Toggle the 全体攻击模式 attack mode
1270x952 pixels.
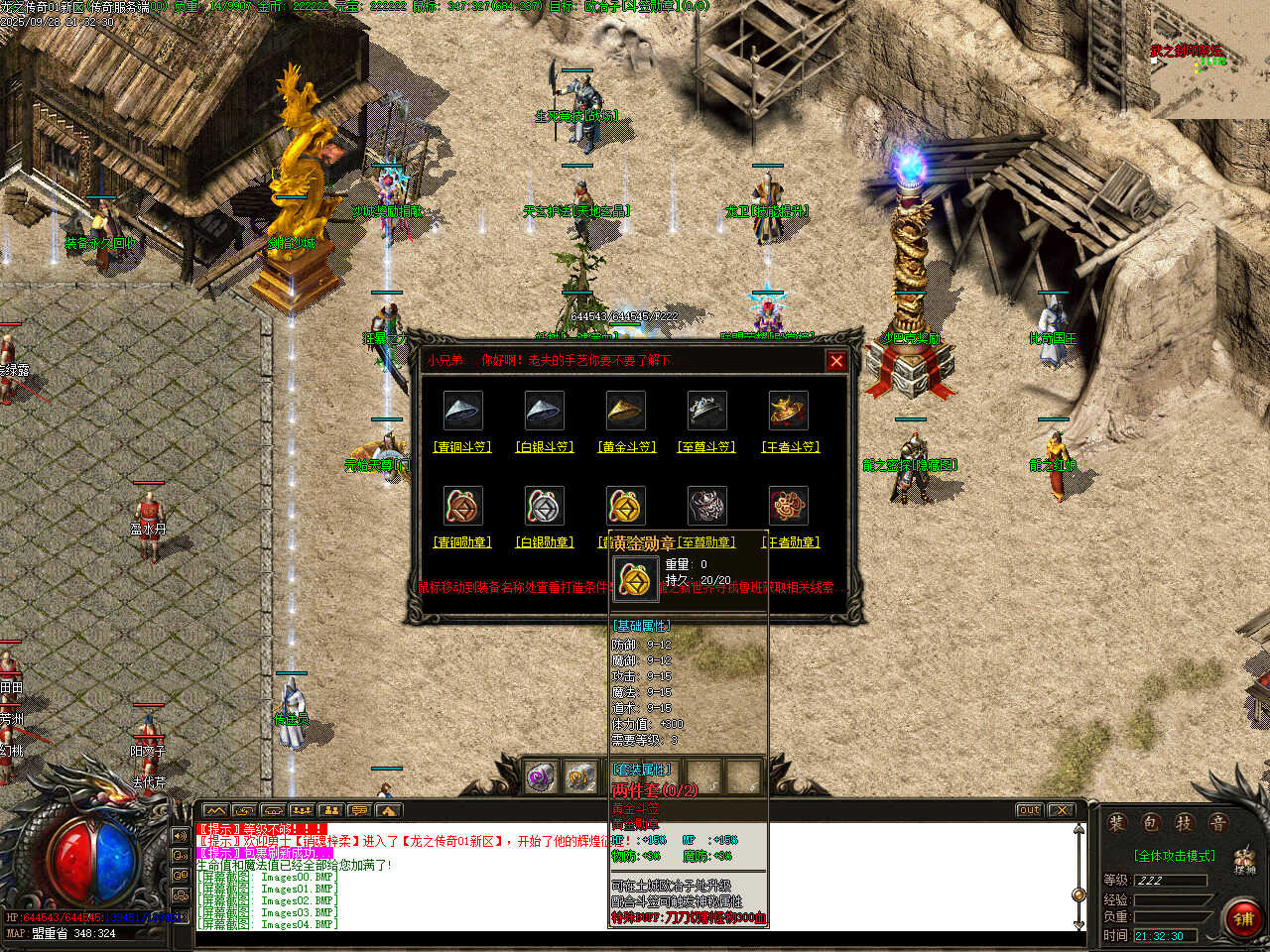tap(1174, 856)
